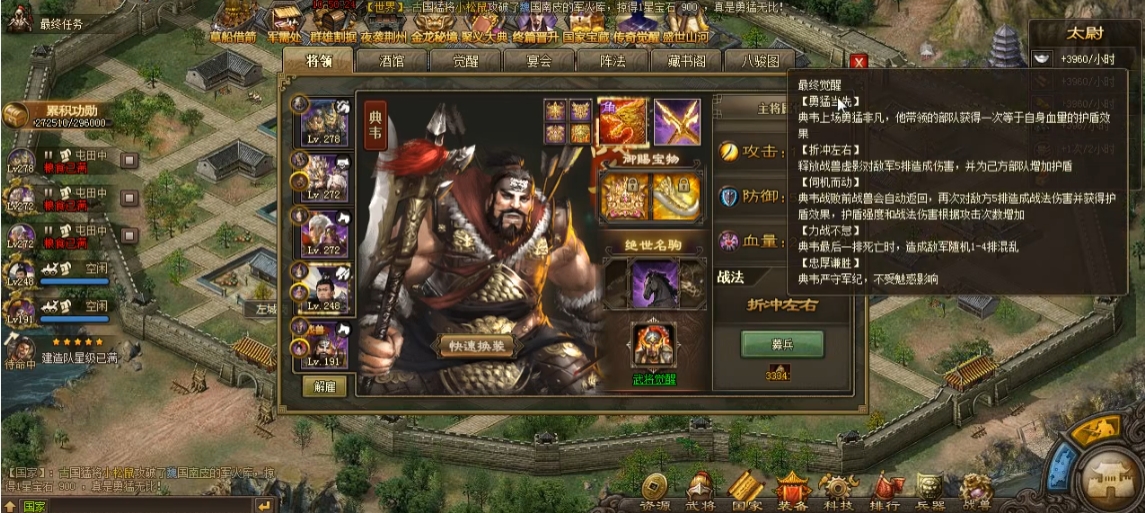Screen dimensions: 1145x513
Task: Close the general panel with red X
Action: 857,62
